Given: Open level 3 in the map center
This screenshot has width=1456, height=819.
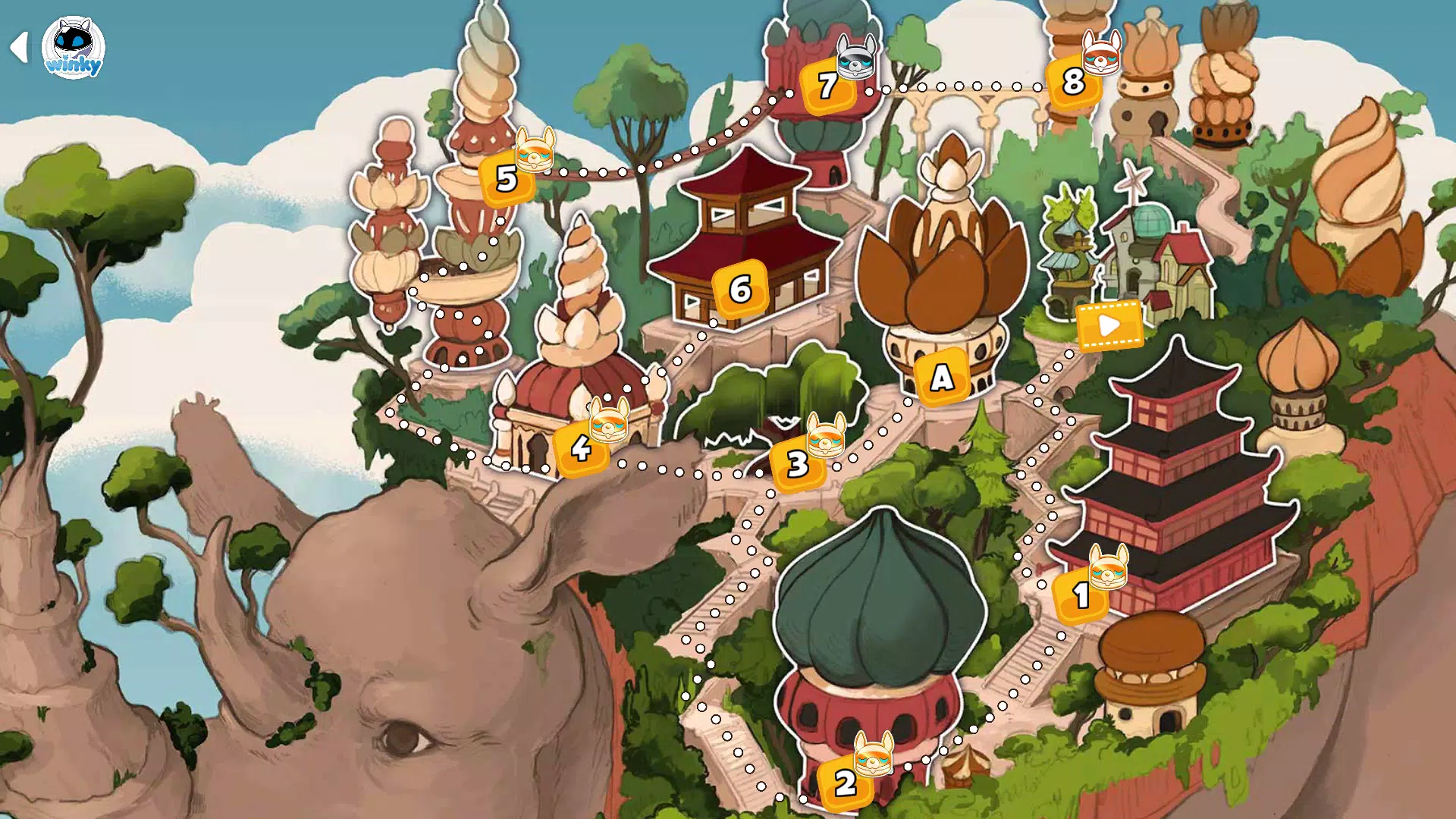Looking at the screenshot, I should click(x=795, y=465).
